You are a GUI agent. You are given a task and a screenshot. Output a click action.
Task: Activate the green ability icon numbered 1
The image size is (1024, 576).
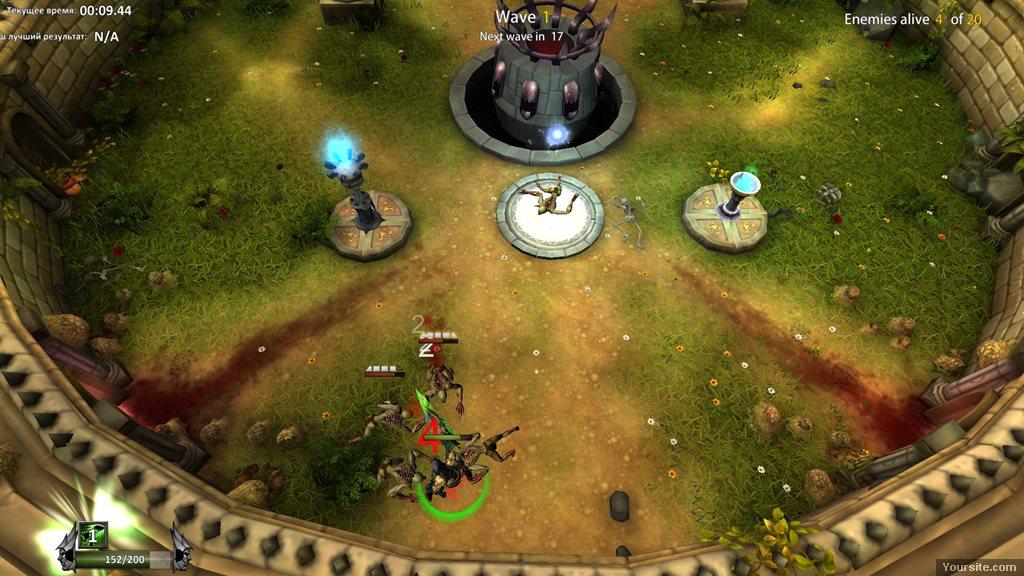91,535
